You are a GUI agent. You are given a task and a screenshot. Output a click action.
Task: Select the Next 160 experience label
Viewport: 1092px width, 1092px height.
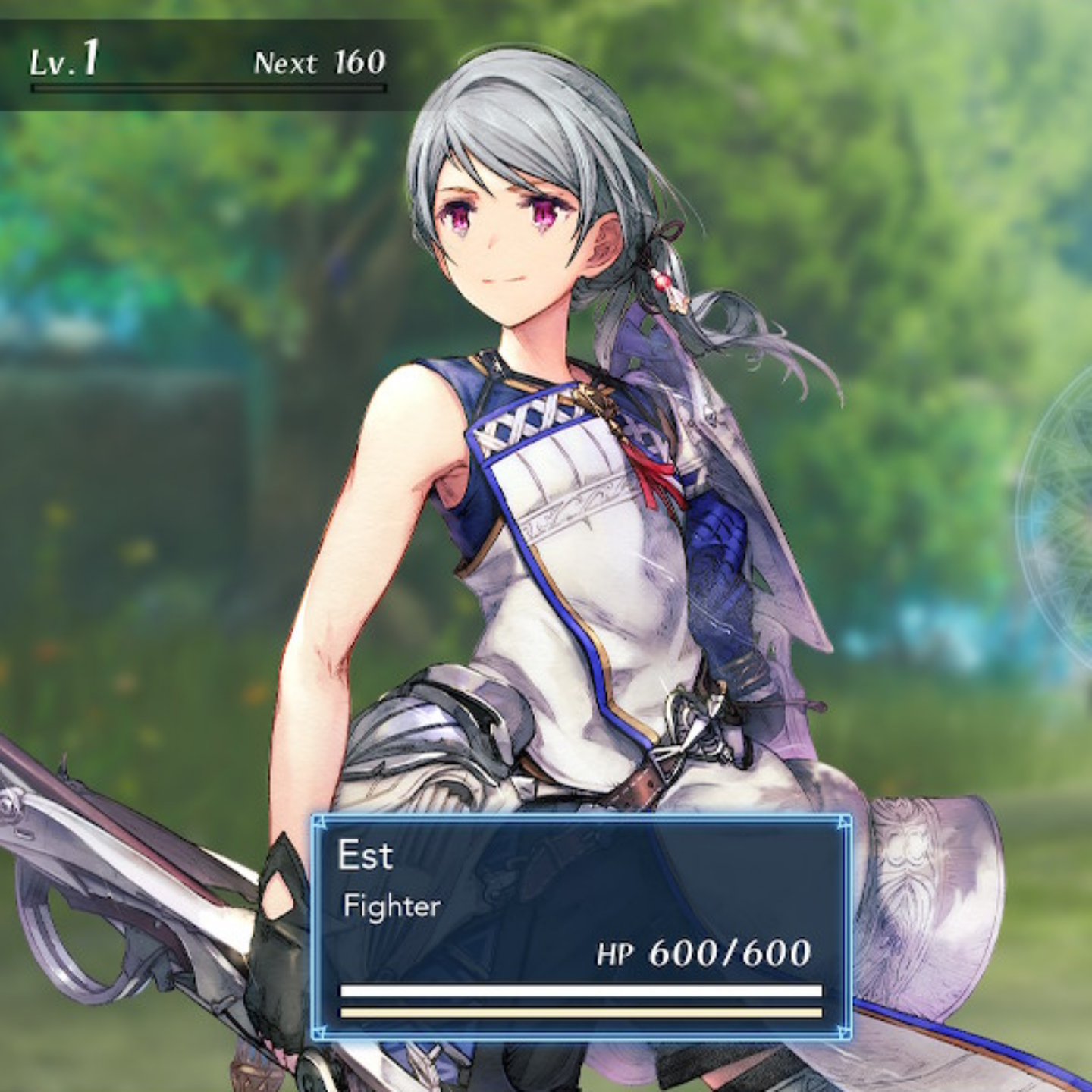(317, 62)
